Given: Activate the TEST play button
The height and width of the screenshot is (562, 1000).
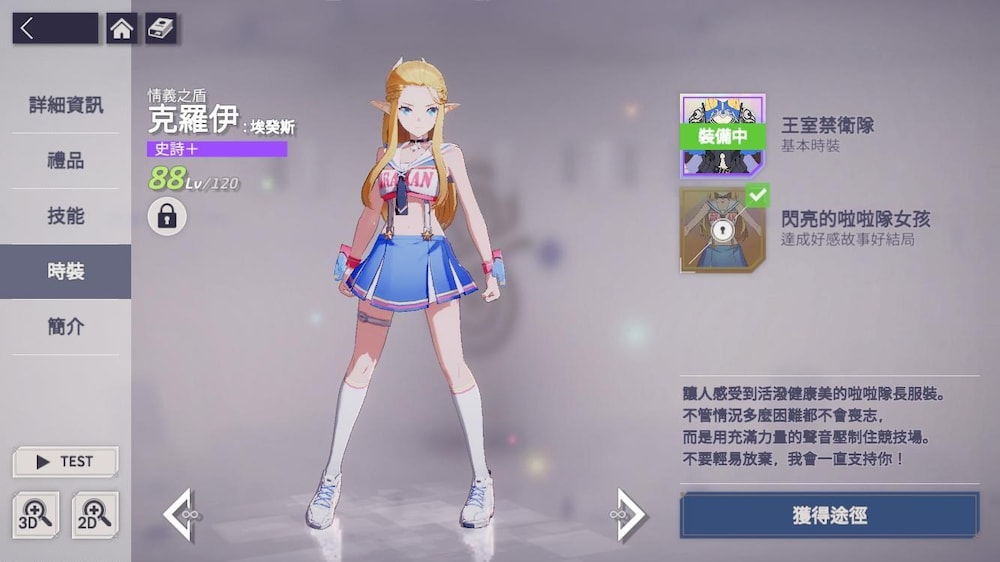Looking at the screenshot, I should coord(65,462).
